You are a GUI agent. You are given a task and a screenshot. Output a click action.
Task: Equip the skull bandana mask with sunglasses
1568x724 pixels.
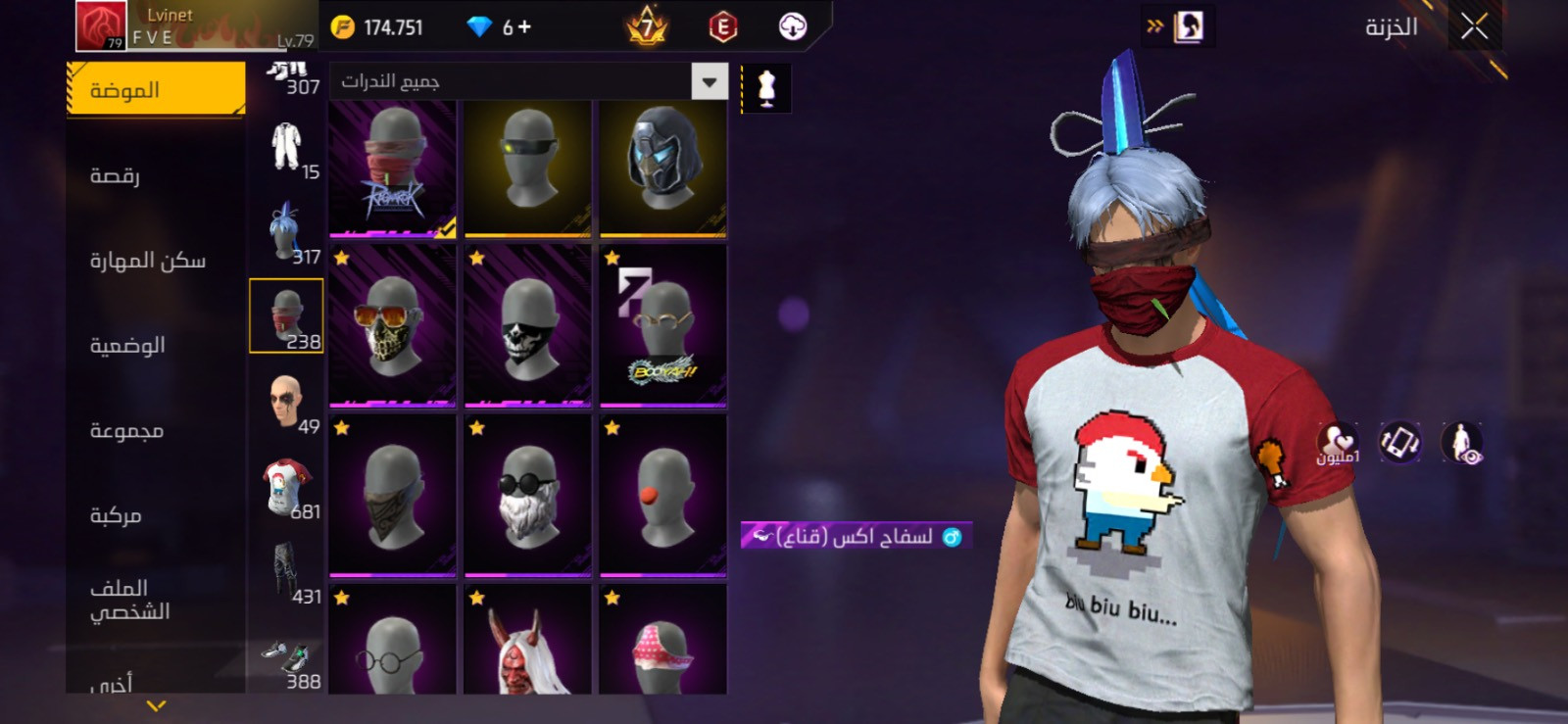392,325
